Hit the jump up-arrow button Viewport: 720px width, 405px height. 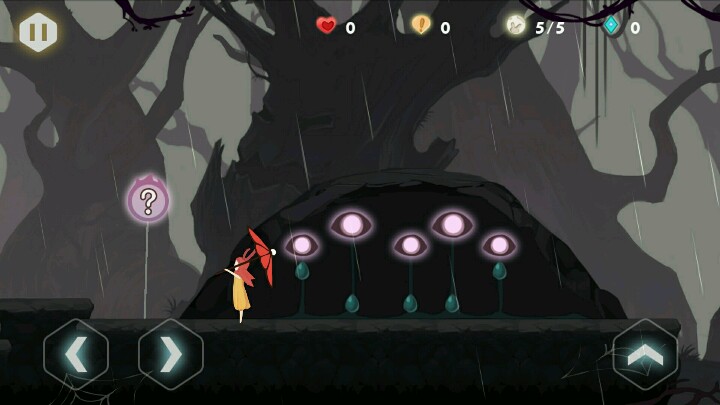(645, 354)
